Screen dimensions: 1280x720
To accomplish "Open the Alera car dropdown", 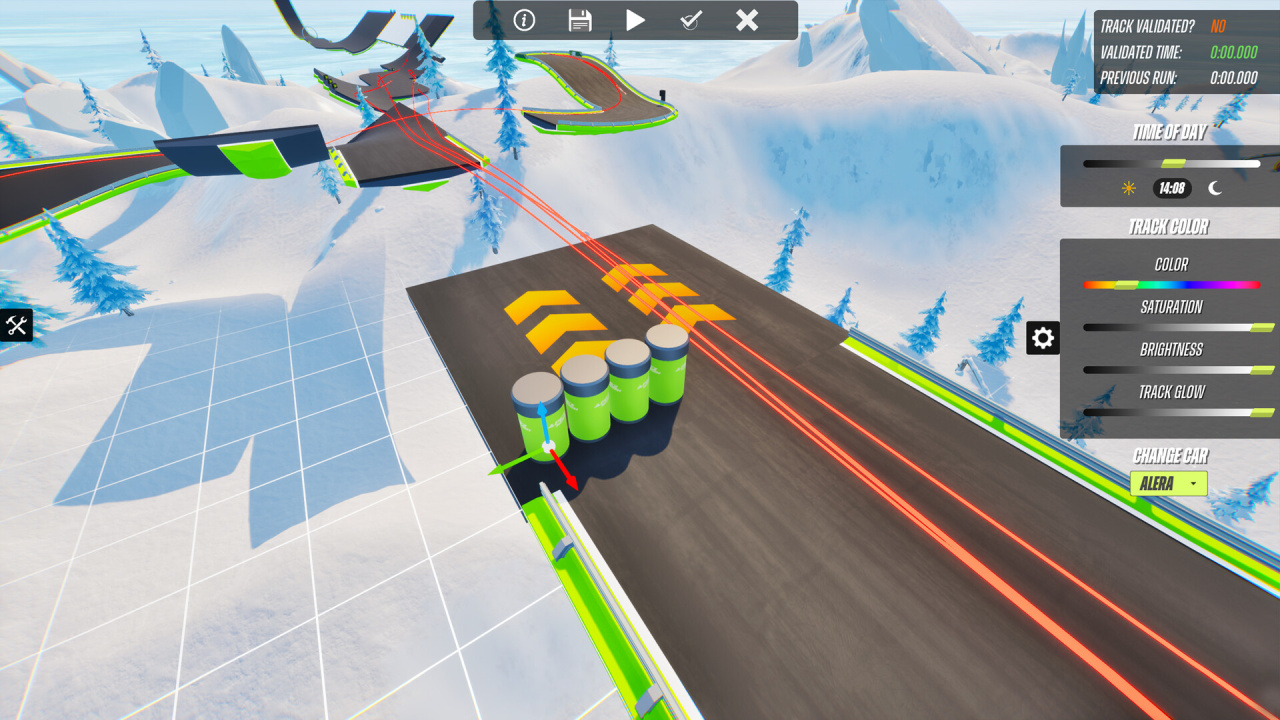I will (1168, 484).
